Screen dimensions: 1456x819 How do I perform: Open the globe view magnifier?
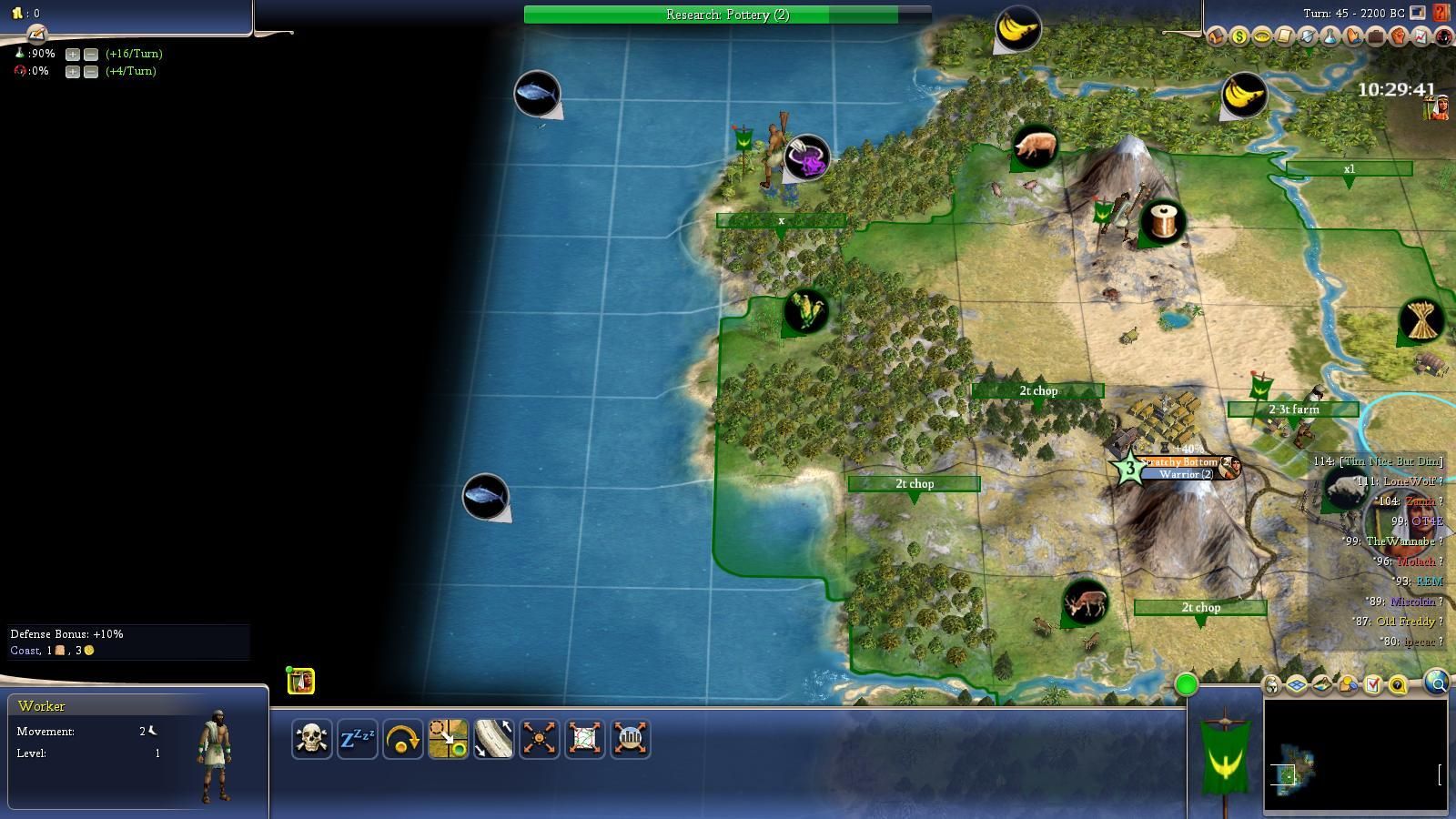click(x=1436, y=682)
